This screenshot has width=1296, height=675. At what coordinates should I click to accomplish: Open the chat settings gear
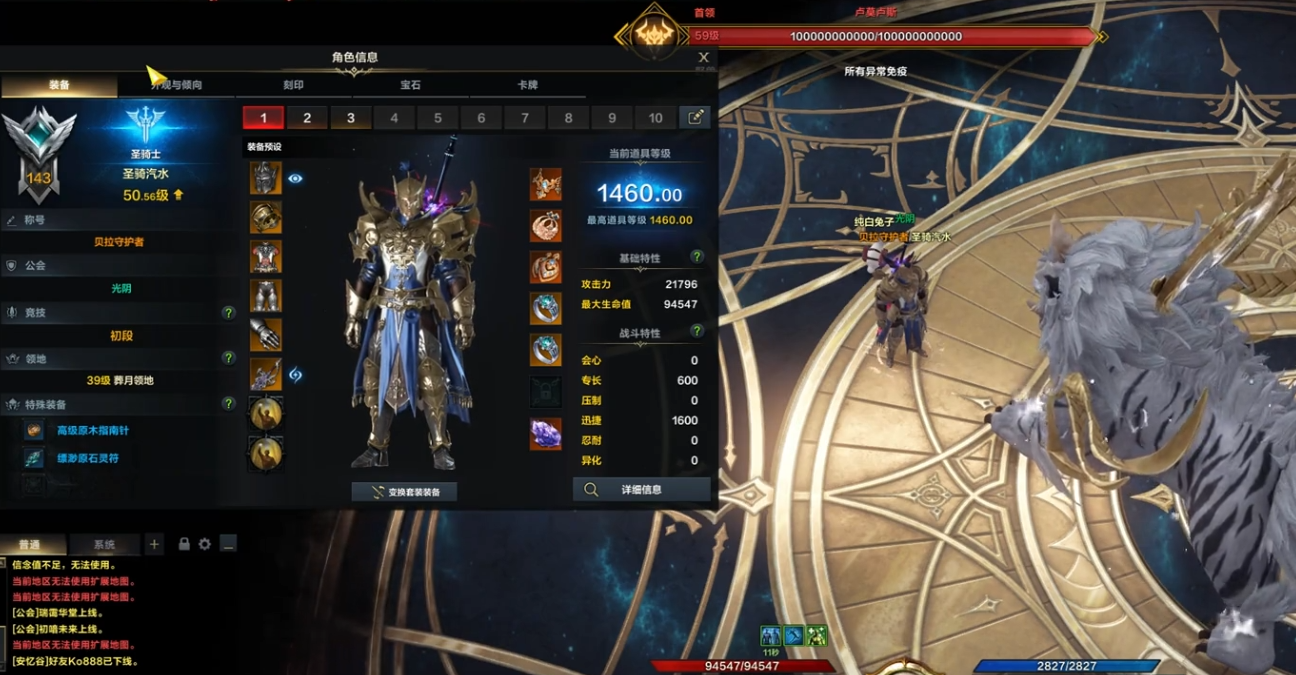coord(205,544)
